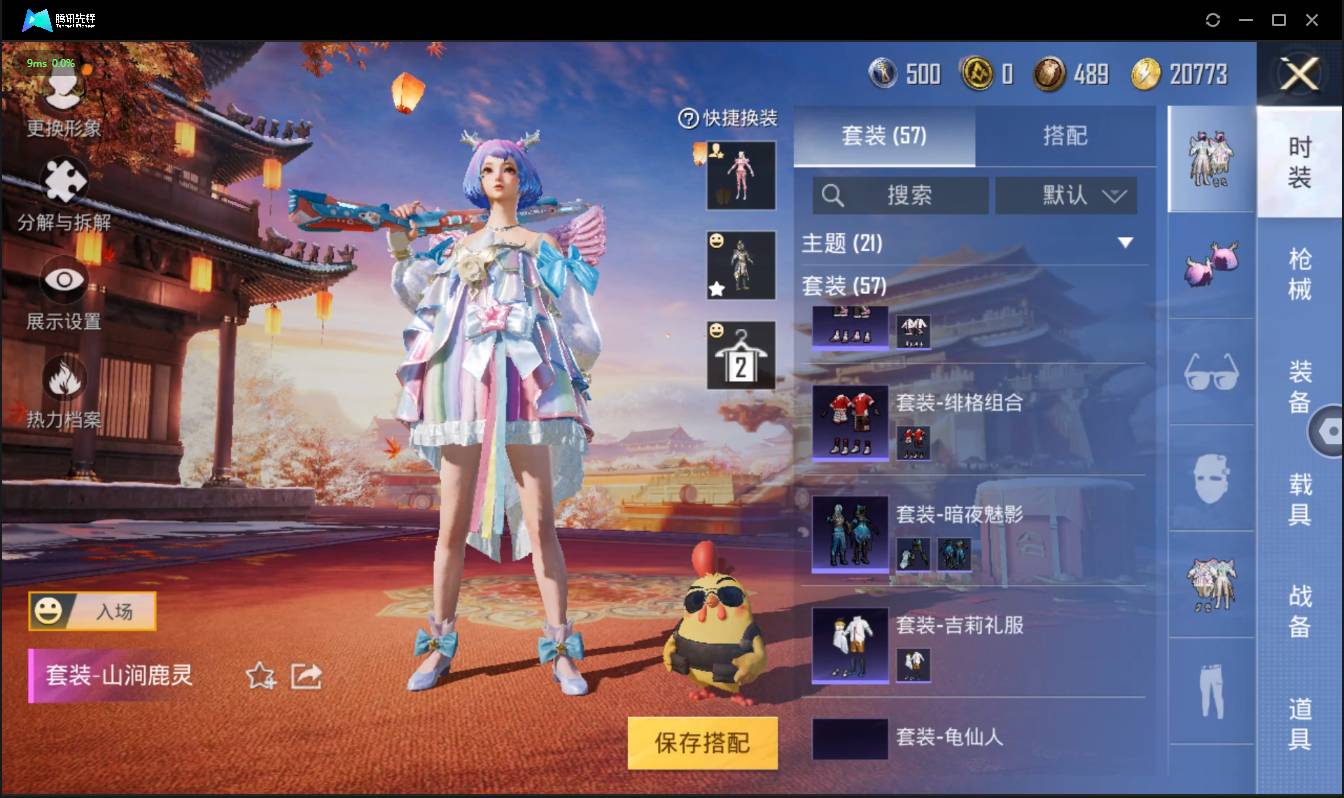Select the face mask category icon
1344x798 pixels.
(1210, 480)
